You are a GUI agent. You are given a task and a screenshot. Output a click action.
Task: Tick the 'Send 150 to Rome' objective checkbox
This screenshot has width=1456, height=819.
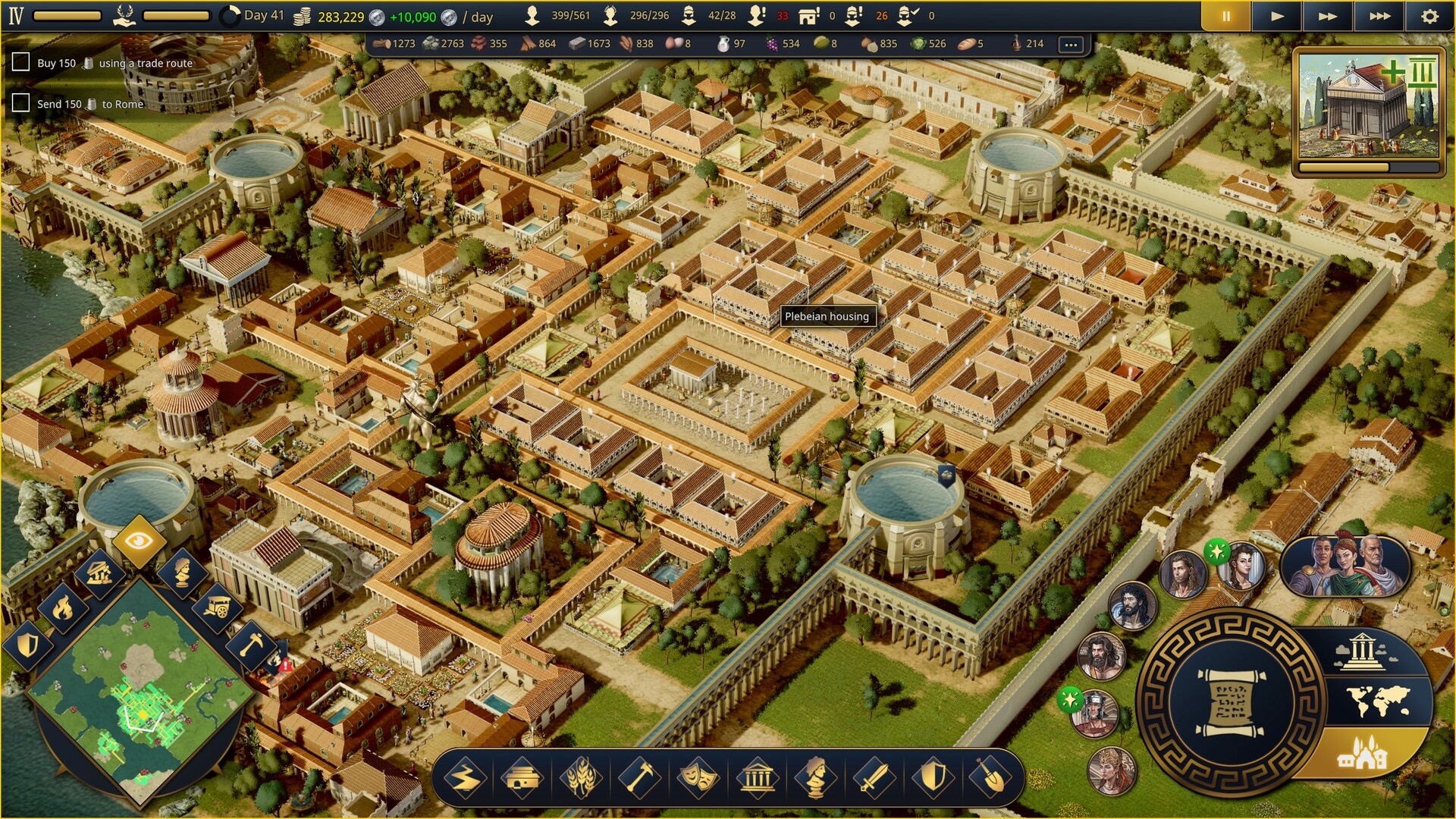[x=21, y=103]
